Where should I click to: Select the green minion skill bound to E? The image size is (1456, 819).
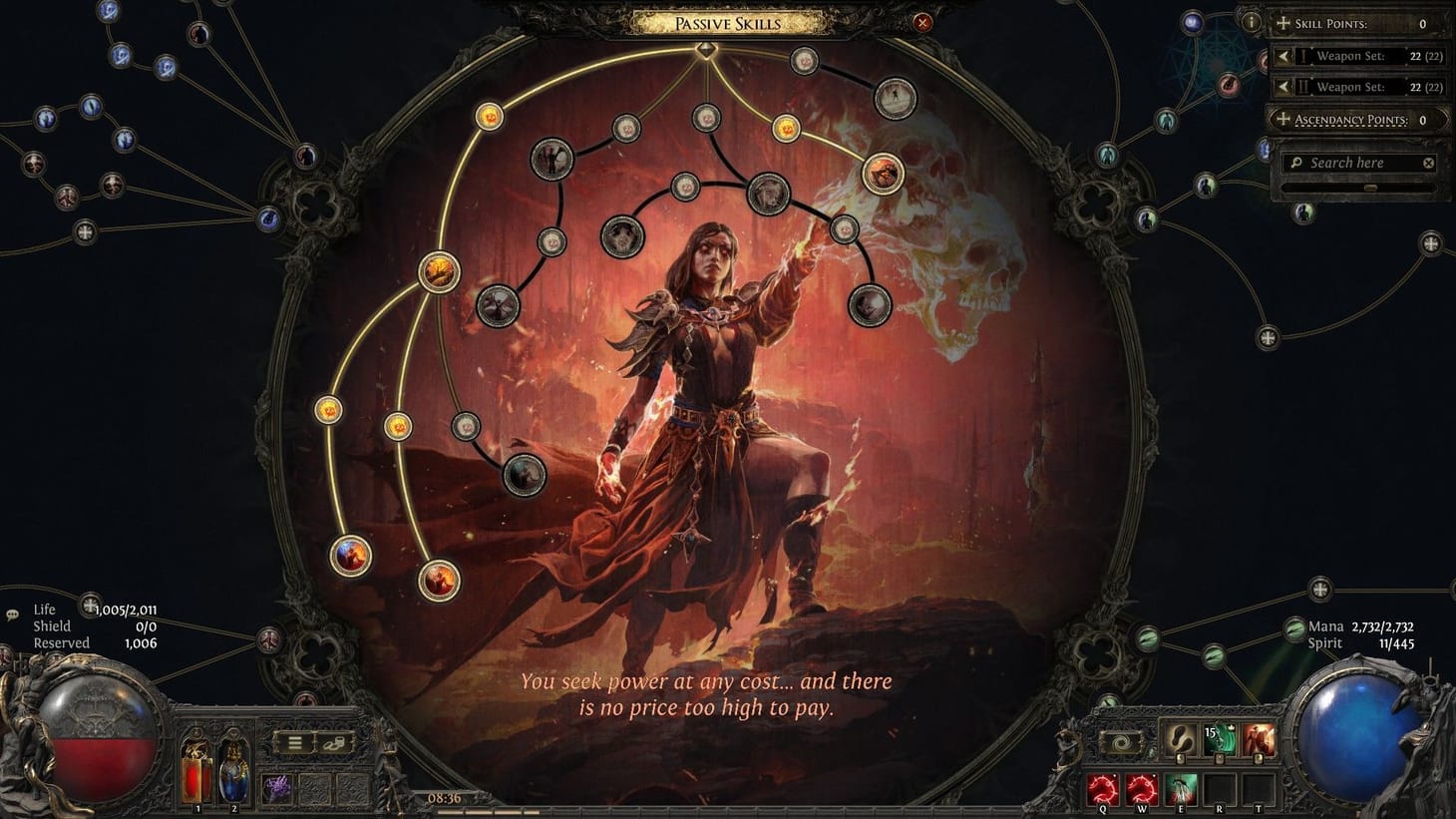1181,789
